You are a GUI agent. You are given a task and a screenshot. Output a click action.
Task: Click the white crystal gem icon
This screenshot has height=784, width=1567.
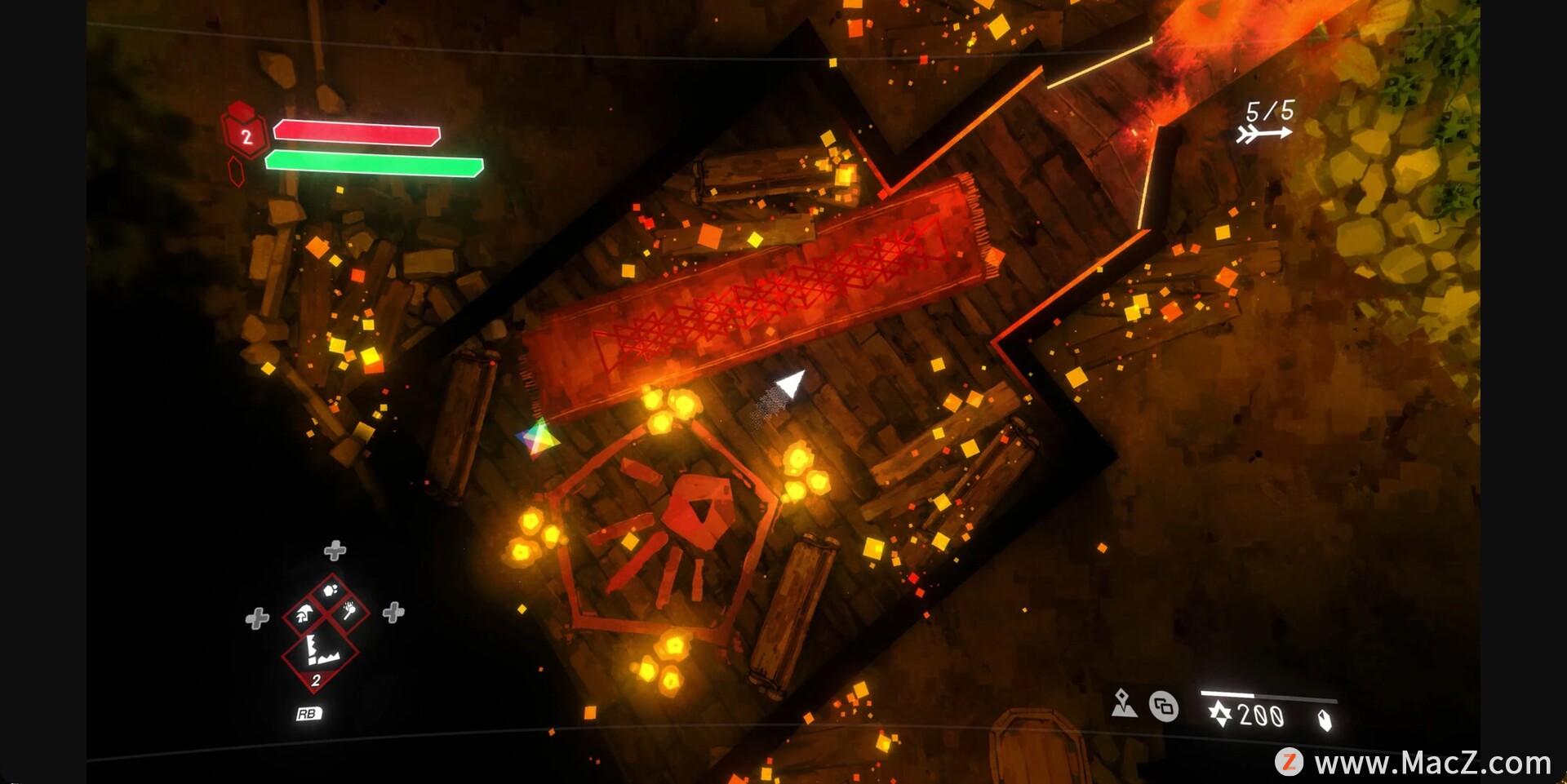click(x=1325, y=720)
